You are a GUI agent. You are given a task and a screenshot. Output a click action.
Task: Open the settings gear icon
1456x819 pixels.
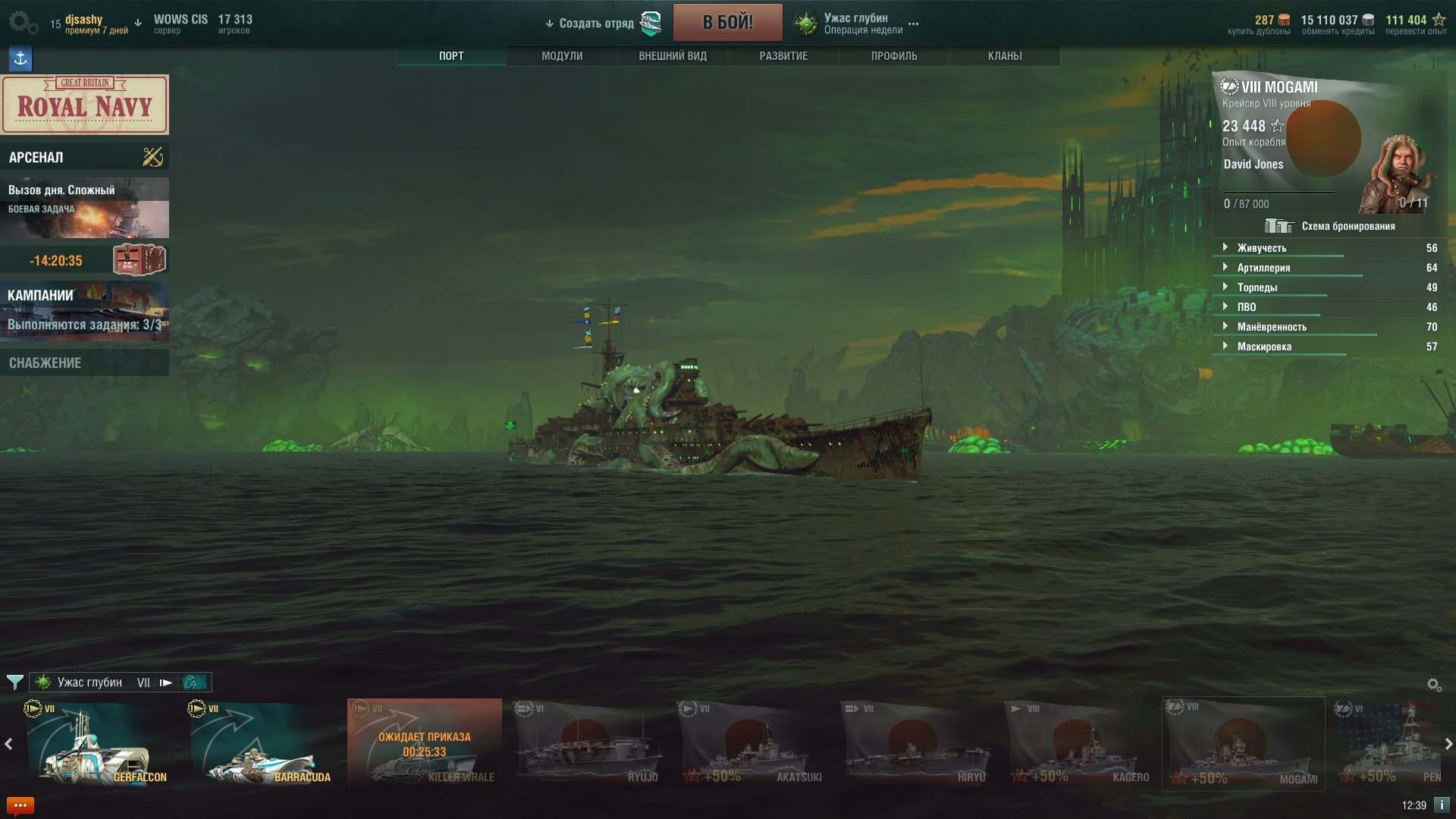click(23, 23)
